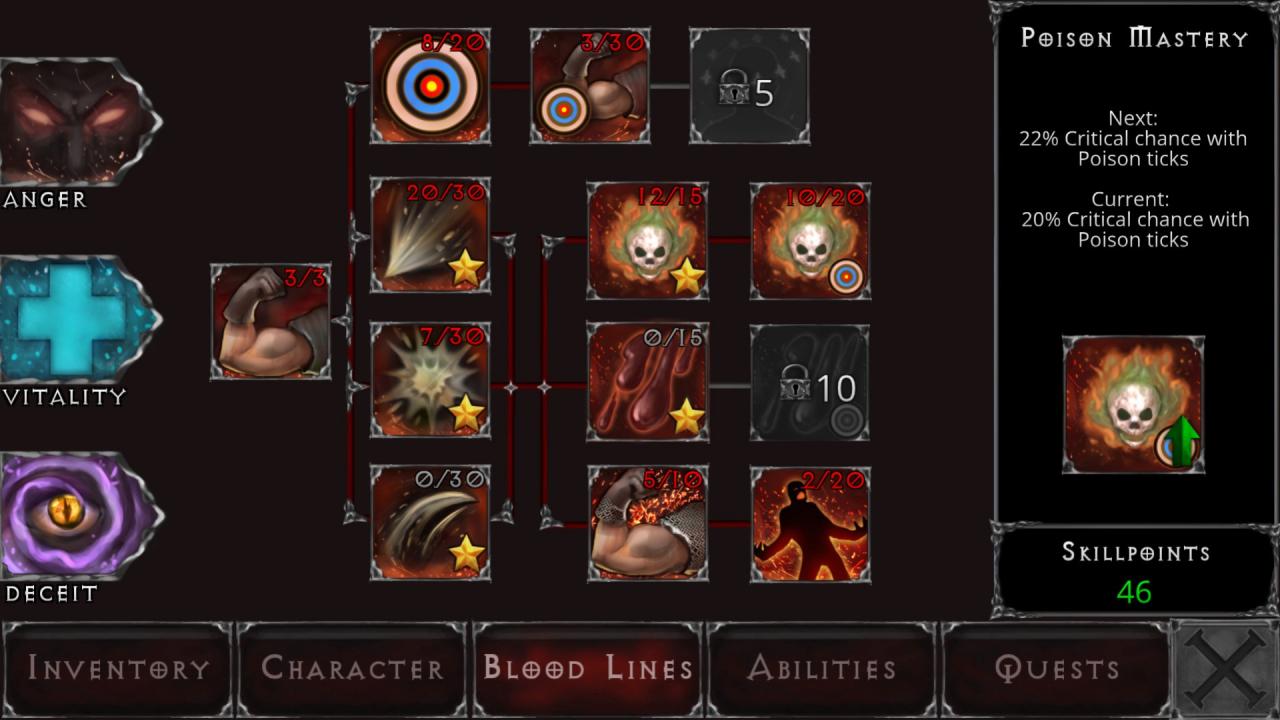Viewport: 1280px width, 720px height.
Task: Select the green-flame skull skill (12/15)
Action: tap(646, 240)
